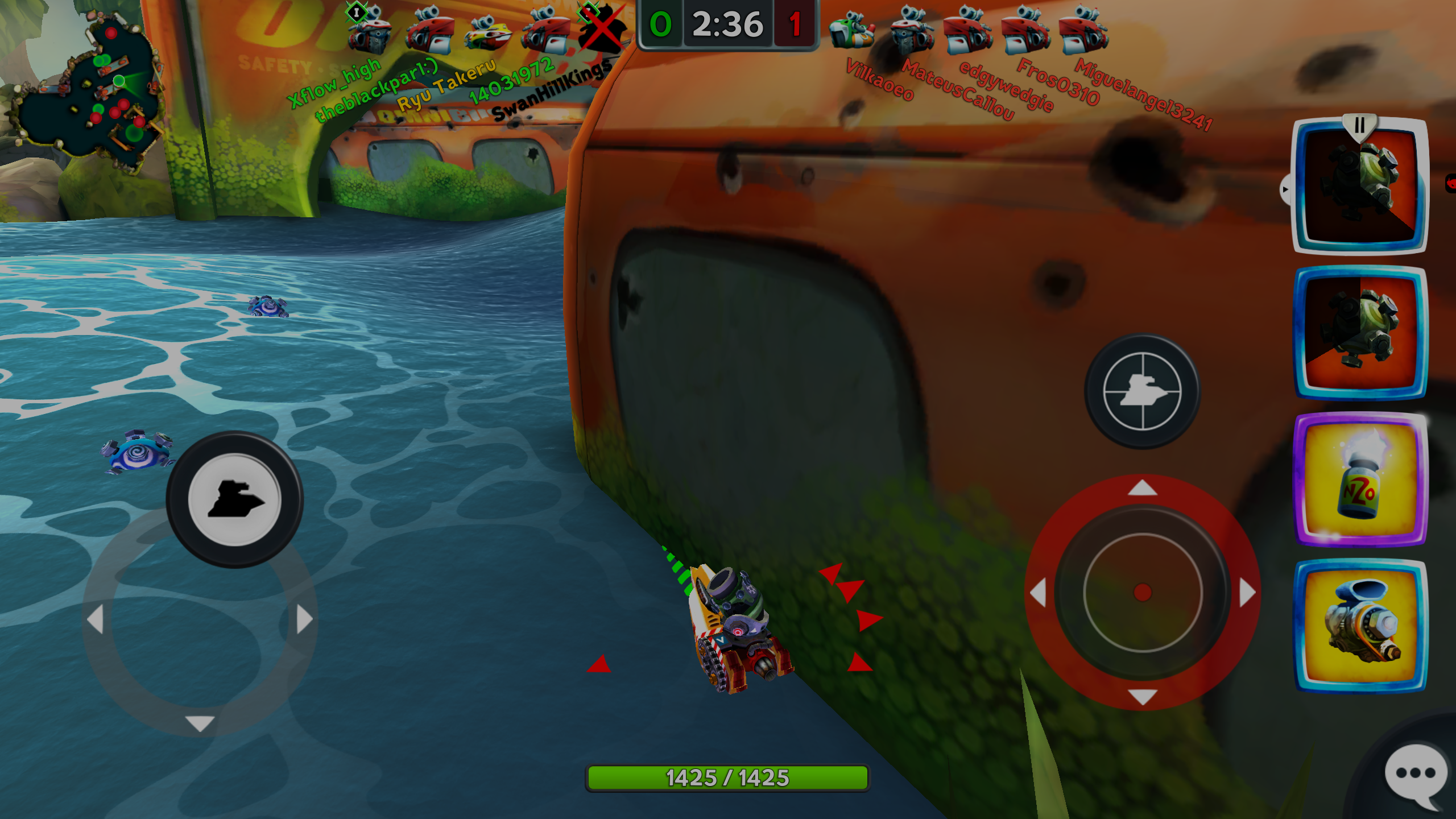This screenshot has height=819, width=1456.
Task: Tap the movement joystick's left arrow
Action: click(x=95, y=619)
